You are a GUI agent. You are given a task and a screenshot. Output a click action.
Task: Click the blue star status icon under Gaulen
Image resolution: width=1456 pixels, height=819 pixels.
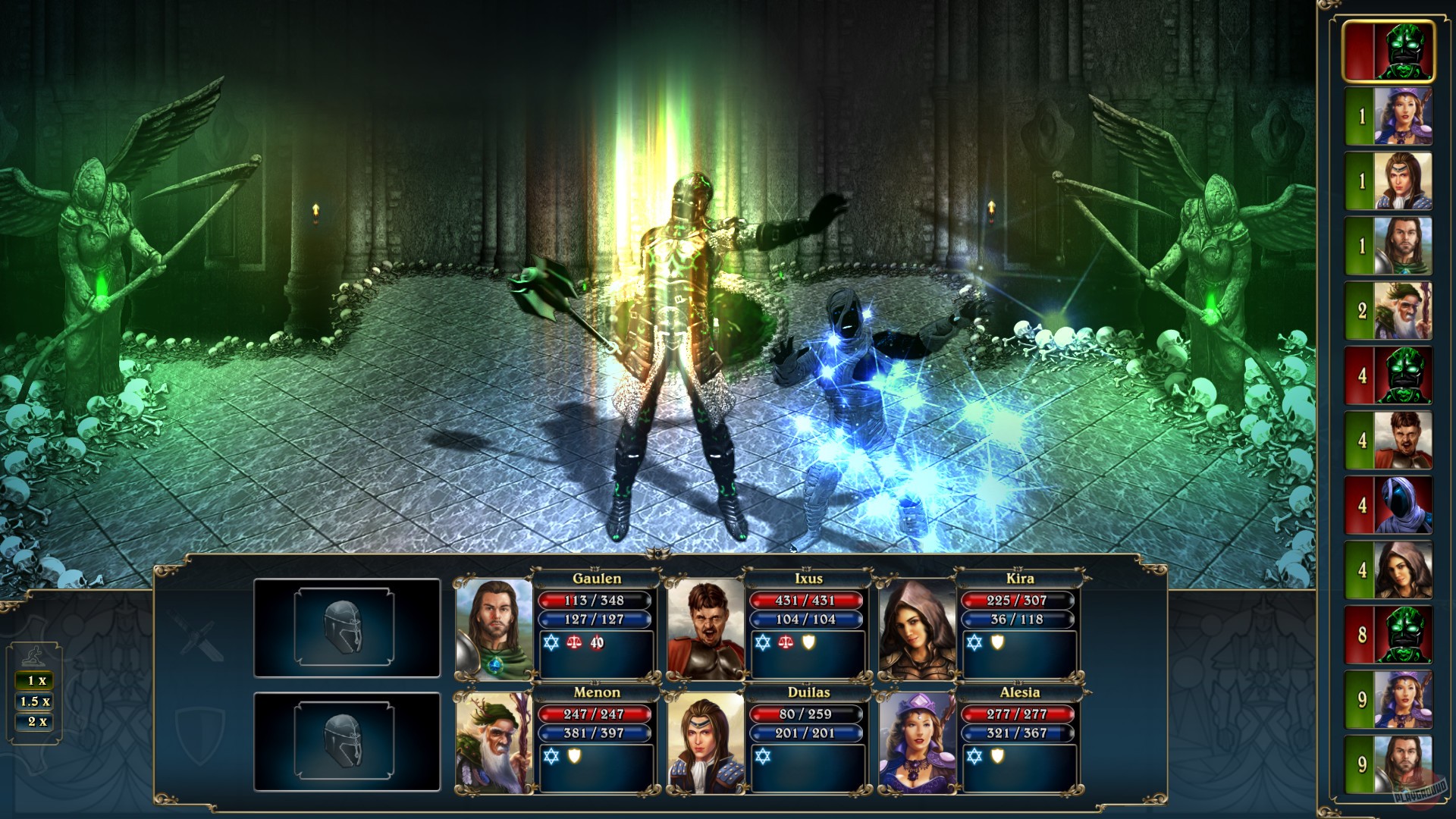pyautogui.click(x=551, y=642)
